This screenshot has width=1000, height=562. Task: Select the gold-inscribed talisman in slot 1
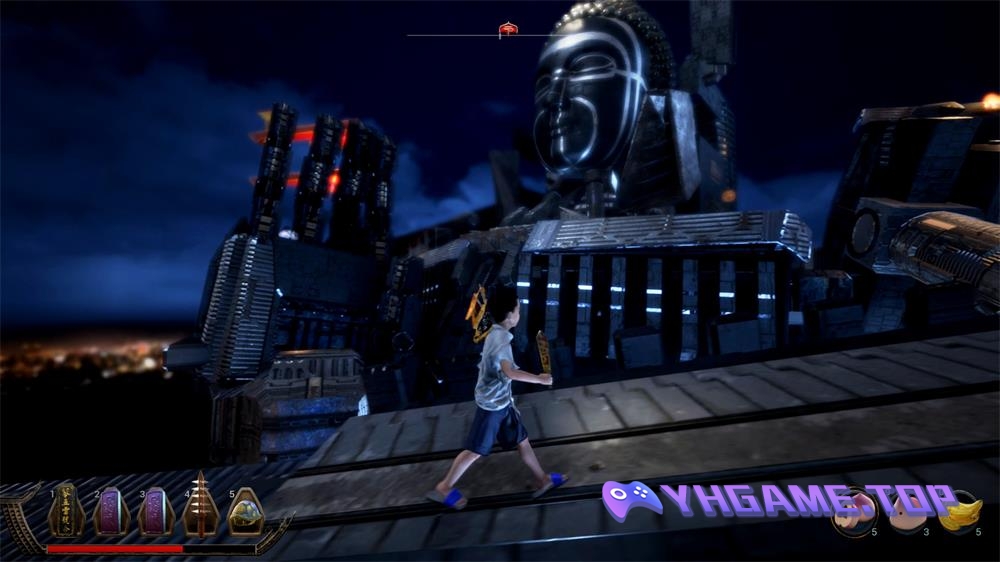(x=66, y=511)
